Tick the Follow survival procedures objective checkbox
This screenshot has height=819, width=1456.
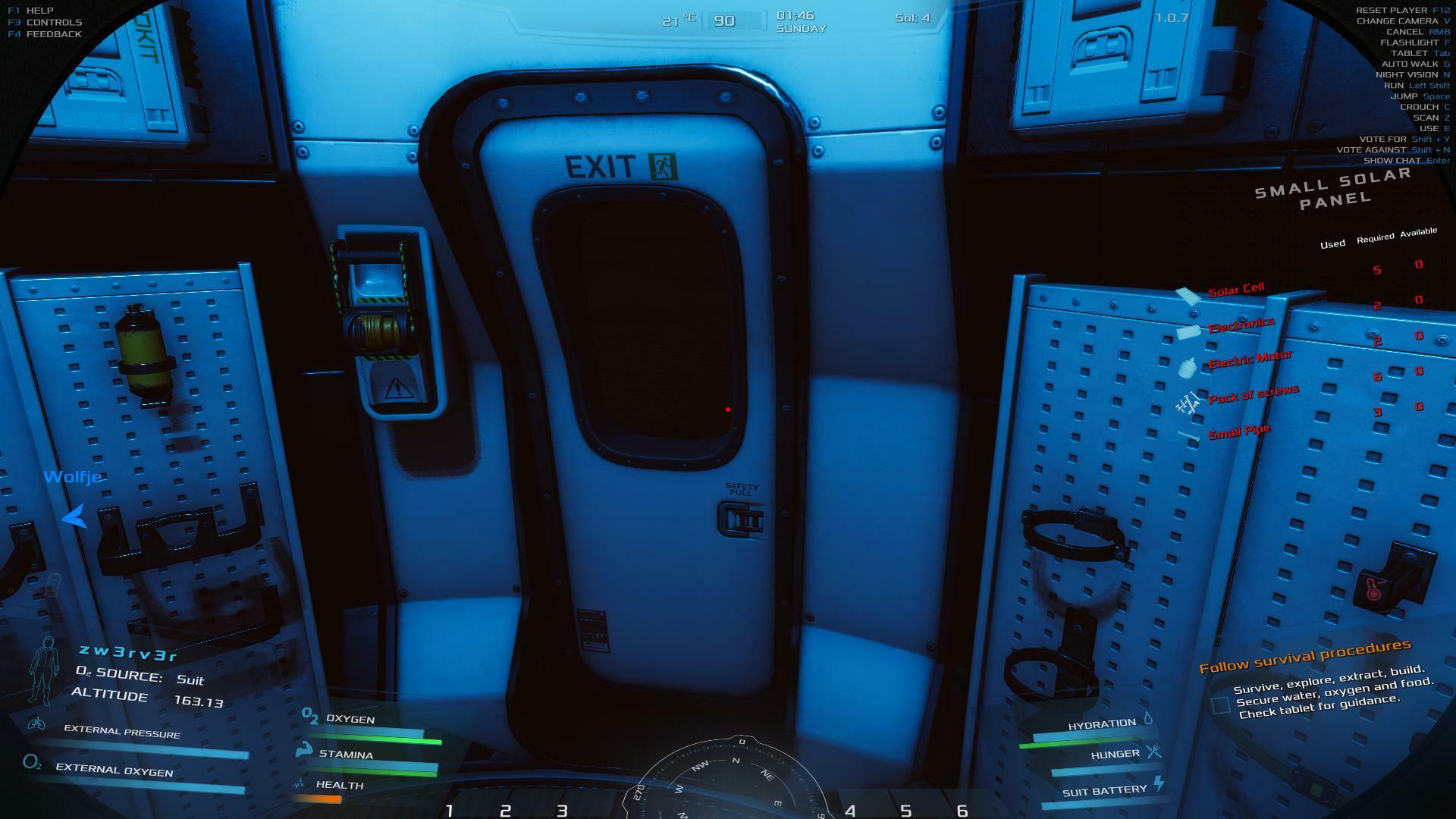[1220, 705]
